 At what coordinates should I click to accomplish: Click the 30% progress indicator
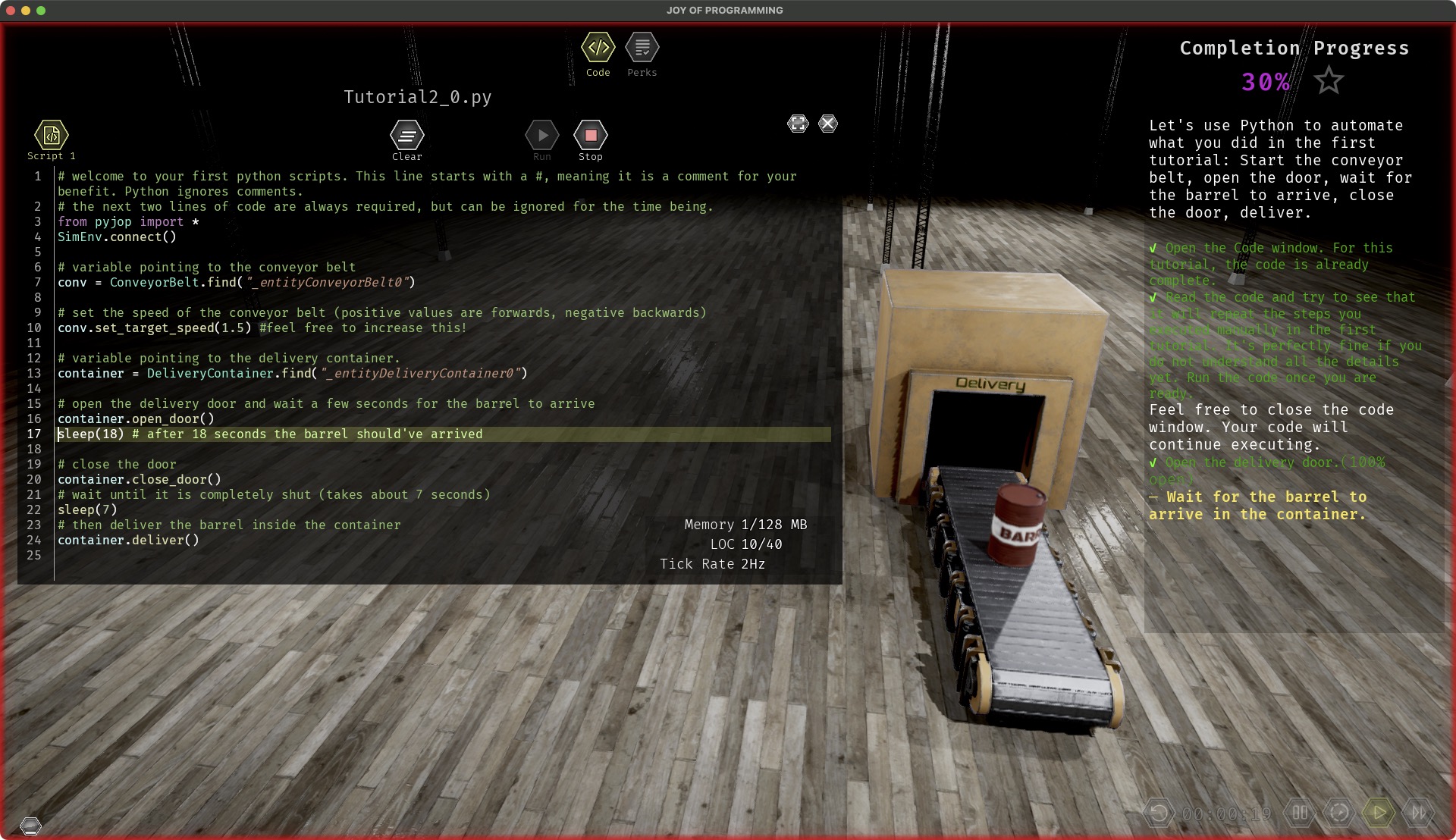tap(1265, 82)
